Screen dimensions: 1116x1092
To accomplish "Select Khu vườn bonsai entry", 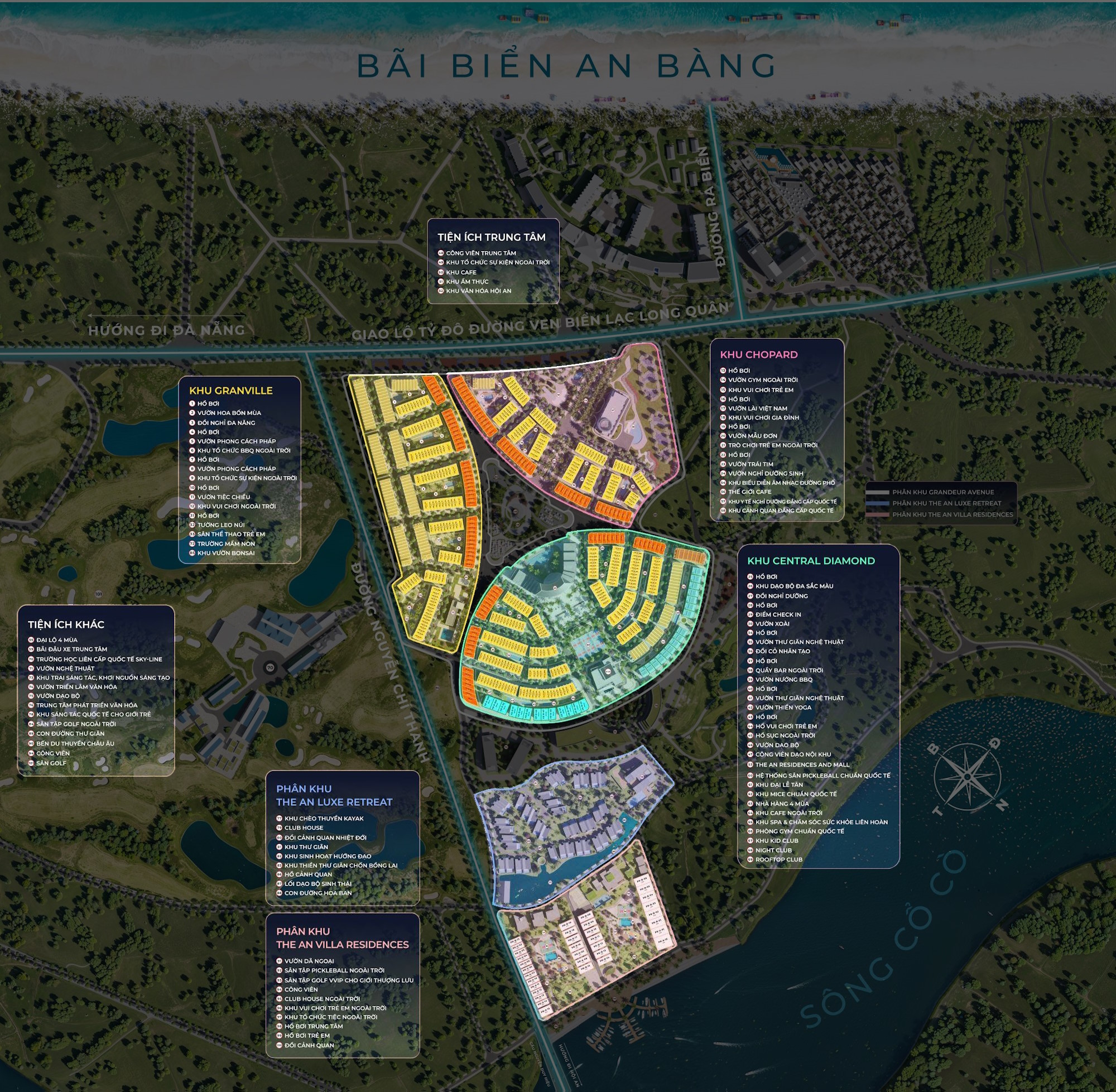I will 226,553.
